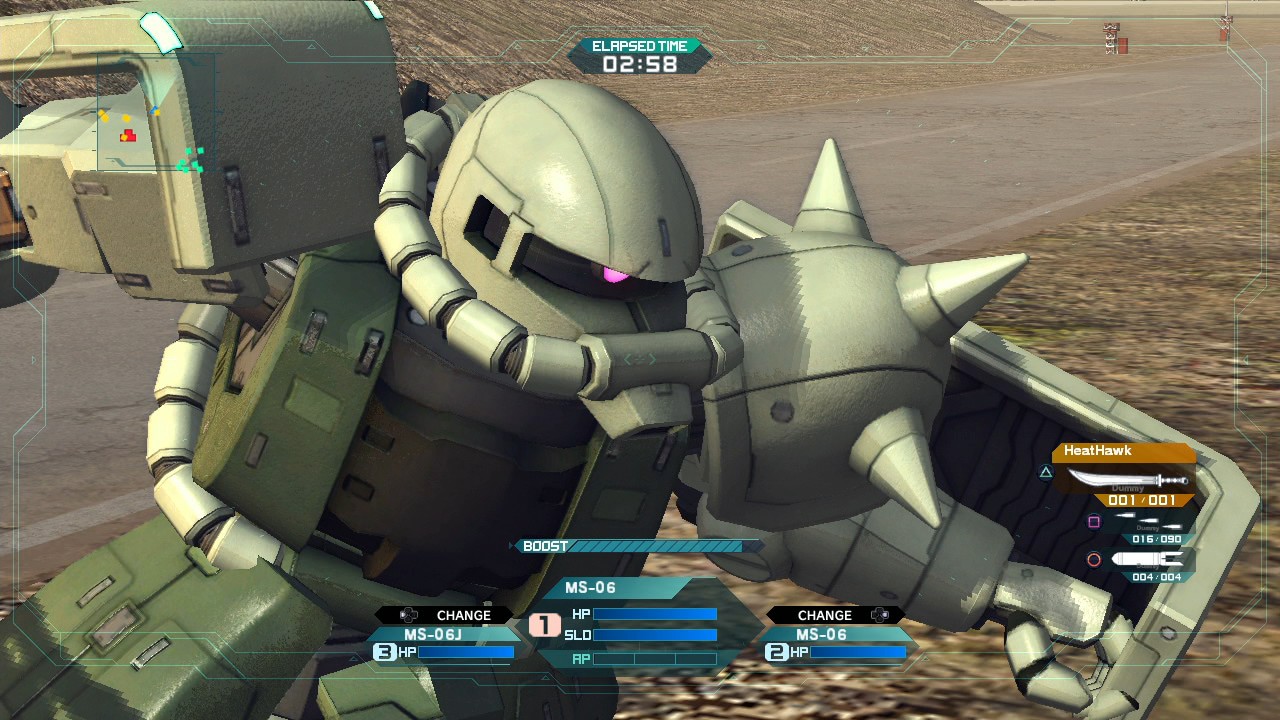
Task: Choose the three-bullet machine gun weapon icon
Action: click(1148, 521)
